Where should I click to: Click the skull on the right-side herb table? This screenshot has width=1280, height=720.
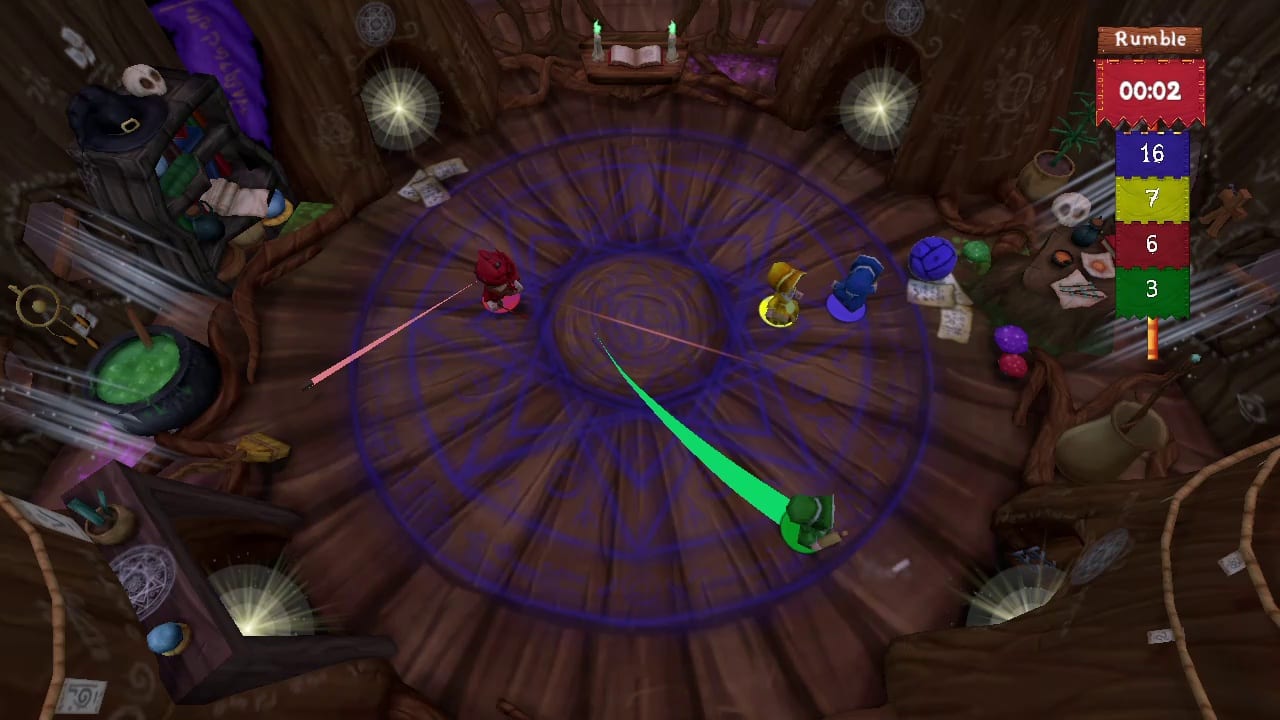(1069, 208)
